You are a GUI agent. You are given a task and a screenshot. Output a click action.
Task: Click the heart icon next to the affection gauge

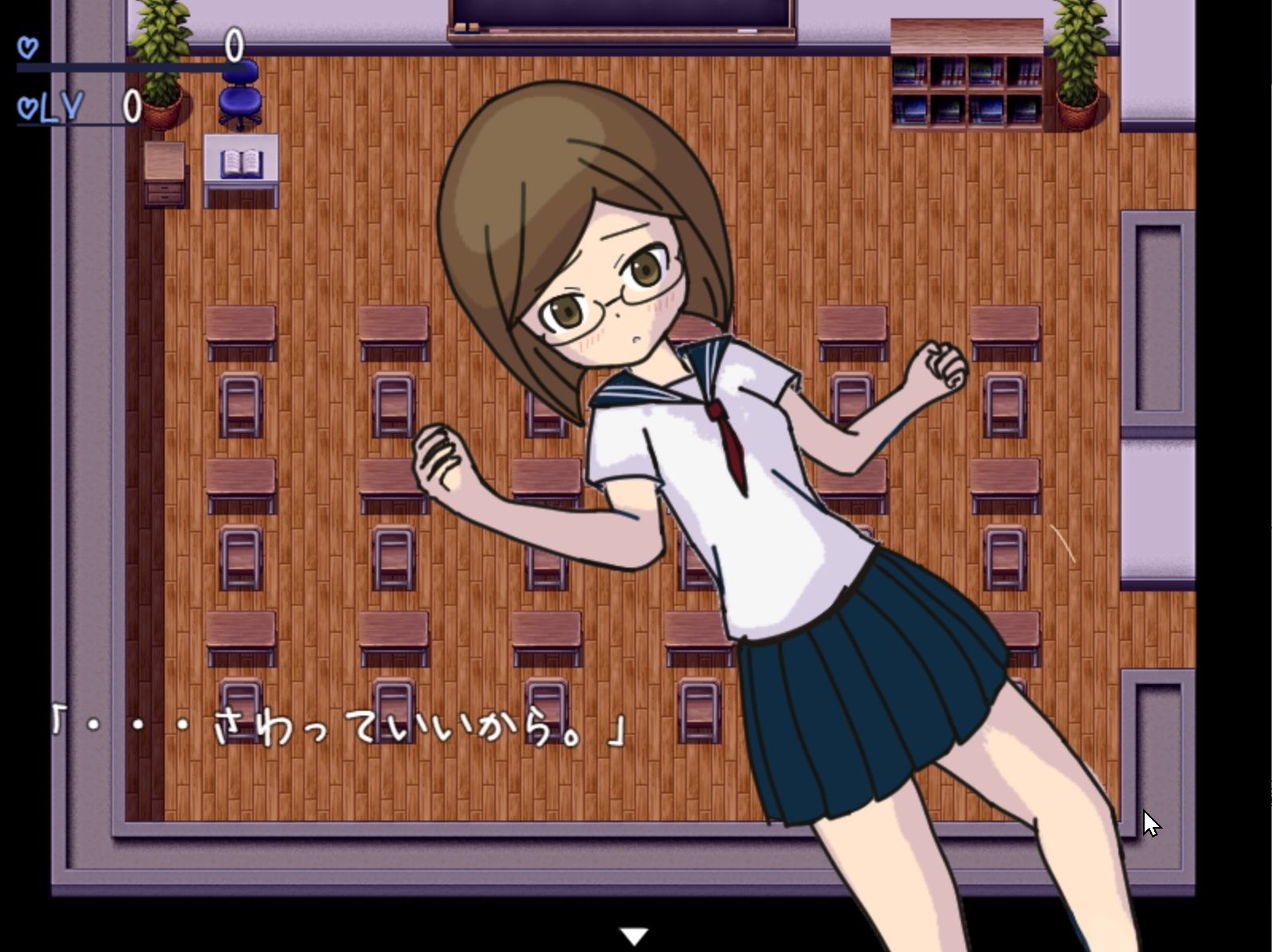pos(27,46)
